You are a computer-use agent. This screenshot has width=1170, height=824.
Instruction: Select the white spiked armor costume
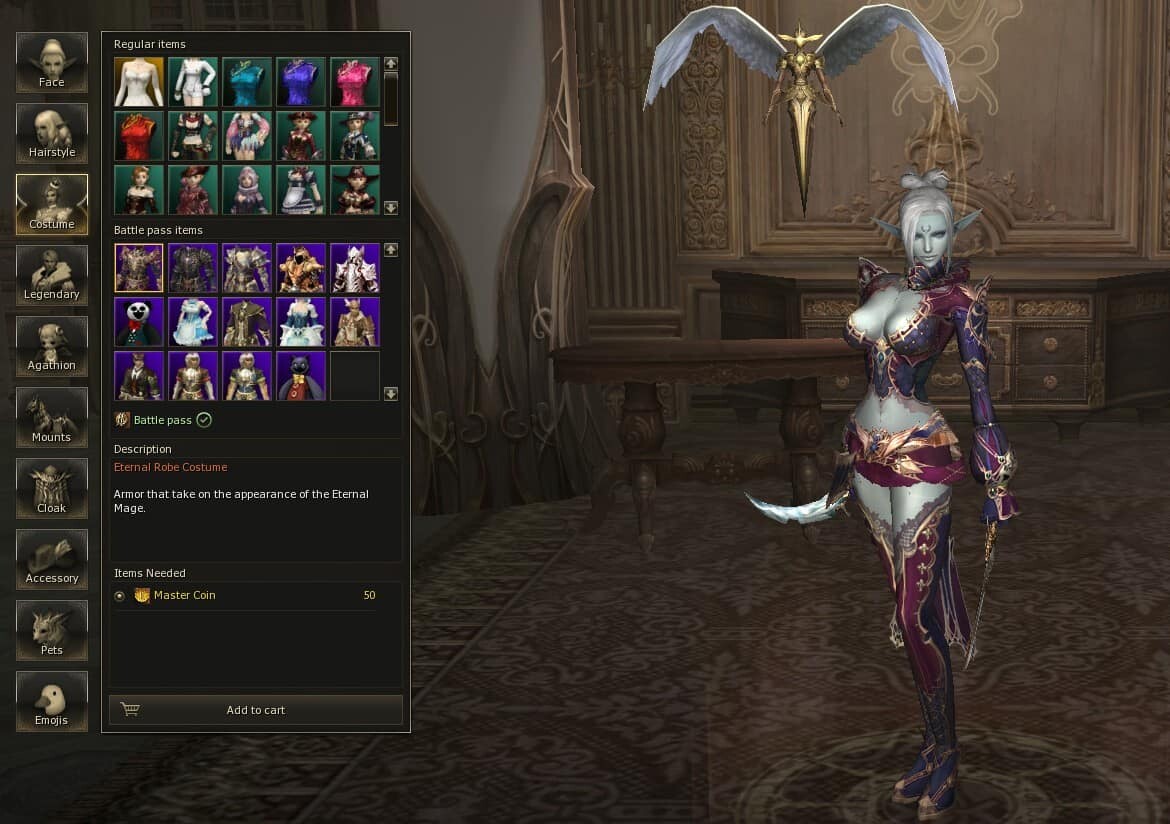pyautogui.click(x=355, y=268)
